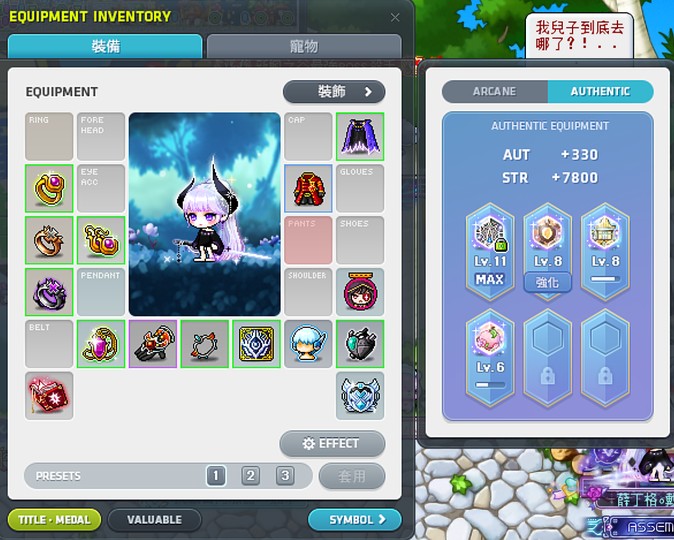The height and width of the screenshot is (540, 674).
Task: Choose equipment preset 2
Action: click(251, 476)
